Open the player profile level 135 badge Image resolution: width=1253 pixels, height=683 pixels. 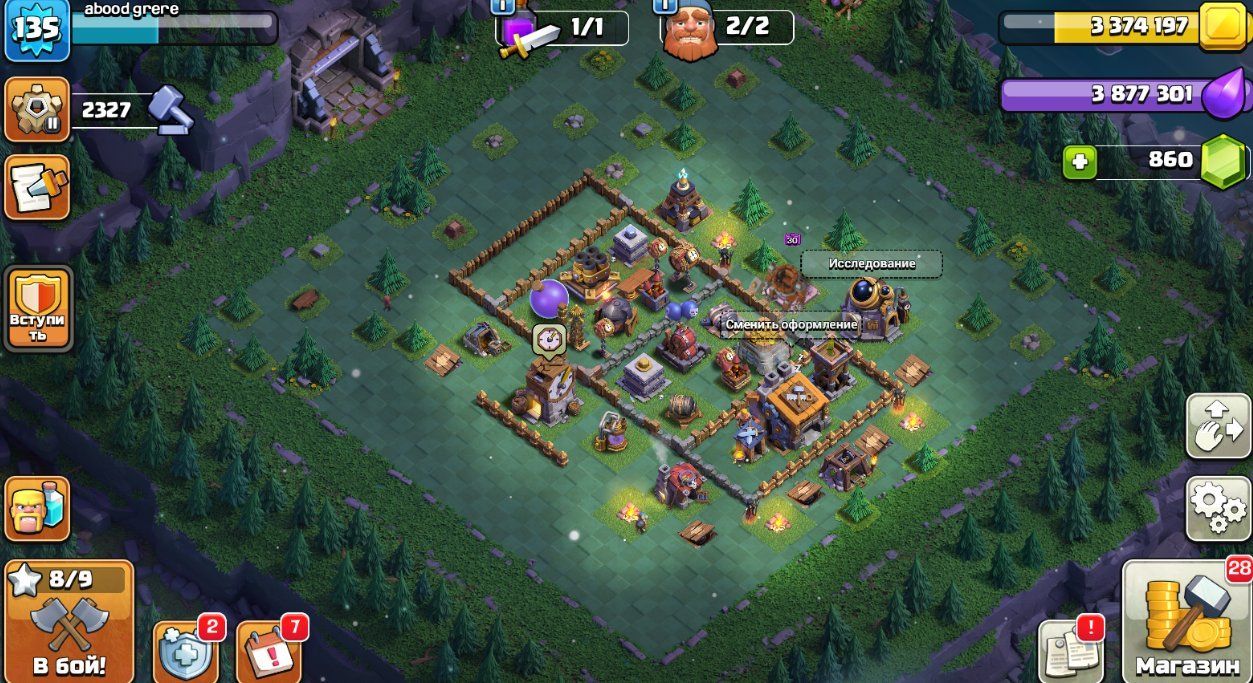pyautogui.click(x=36, y=27)
